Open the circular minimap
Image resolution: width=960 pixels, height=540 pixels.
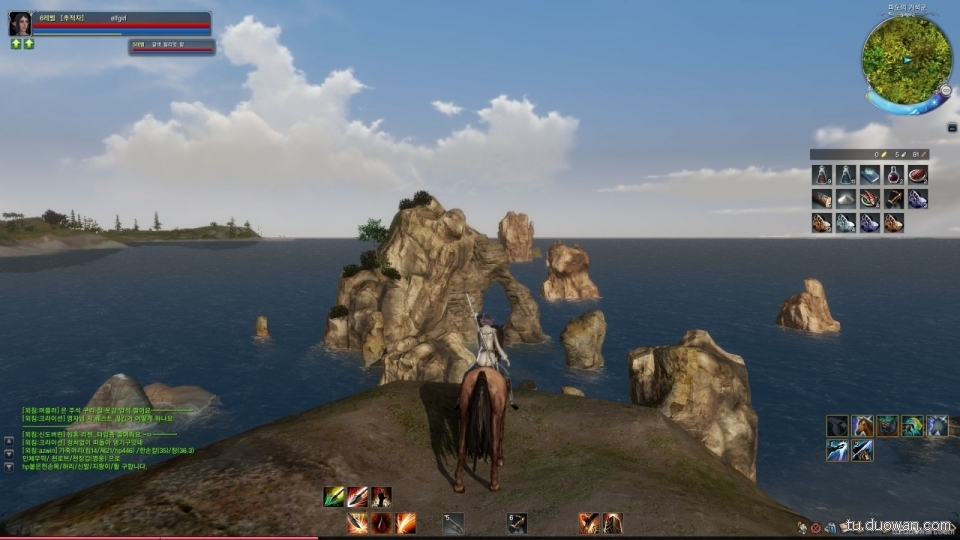pyautogui.click(x=906, y=60)
